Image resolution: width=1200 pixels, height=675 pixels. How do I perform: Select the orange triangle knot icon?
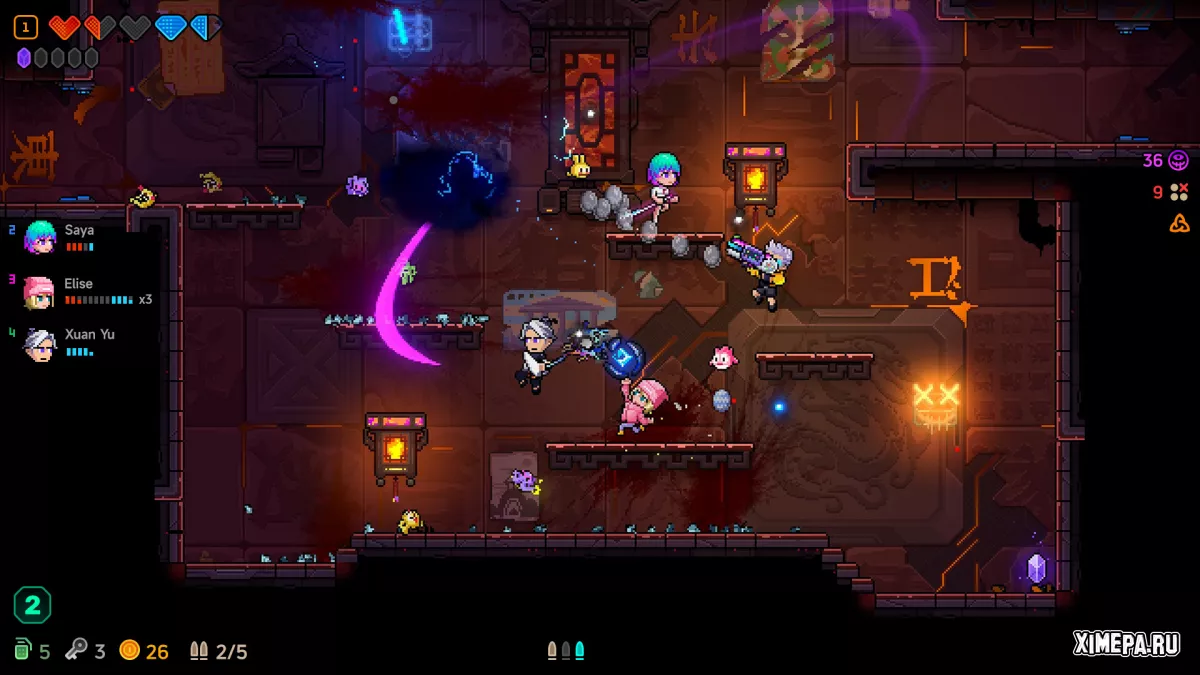[x=1179, y=223]
